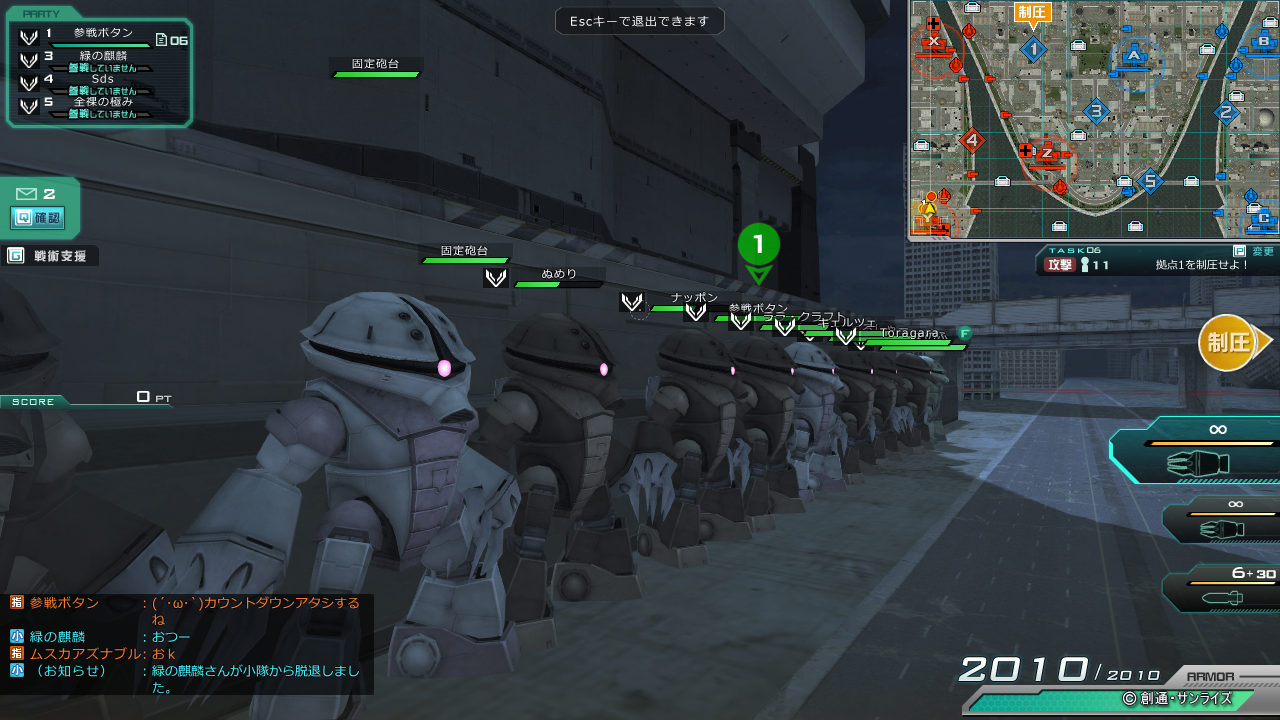The image size is (1280, 720).
Task: Choose party member 全裸の極み row
Action: pyautogui.click(x=100, y=104)
